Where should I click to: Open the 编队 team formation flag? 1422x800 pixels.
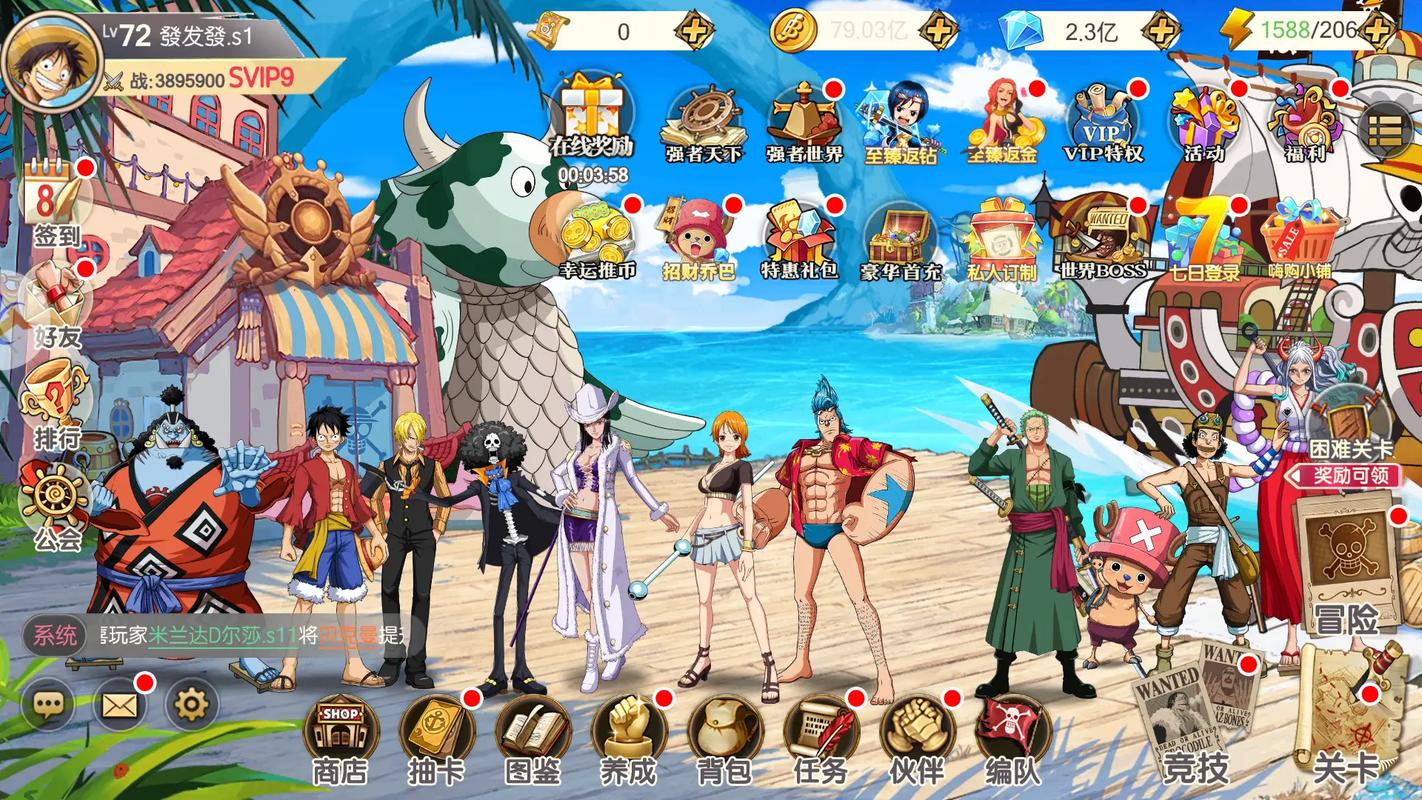pyautogui.click(x=1012, y=730)
